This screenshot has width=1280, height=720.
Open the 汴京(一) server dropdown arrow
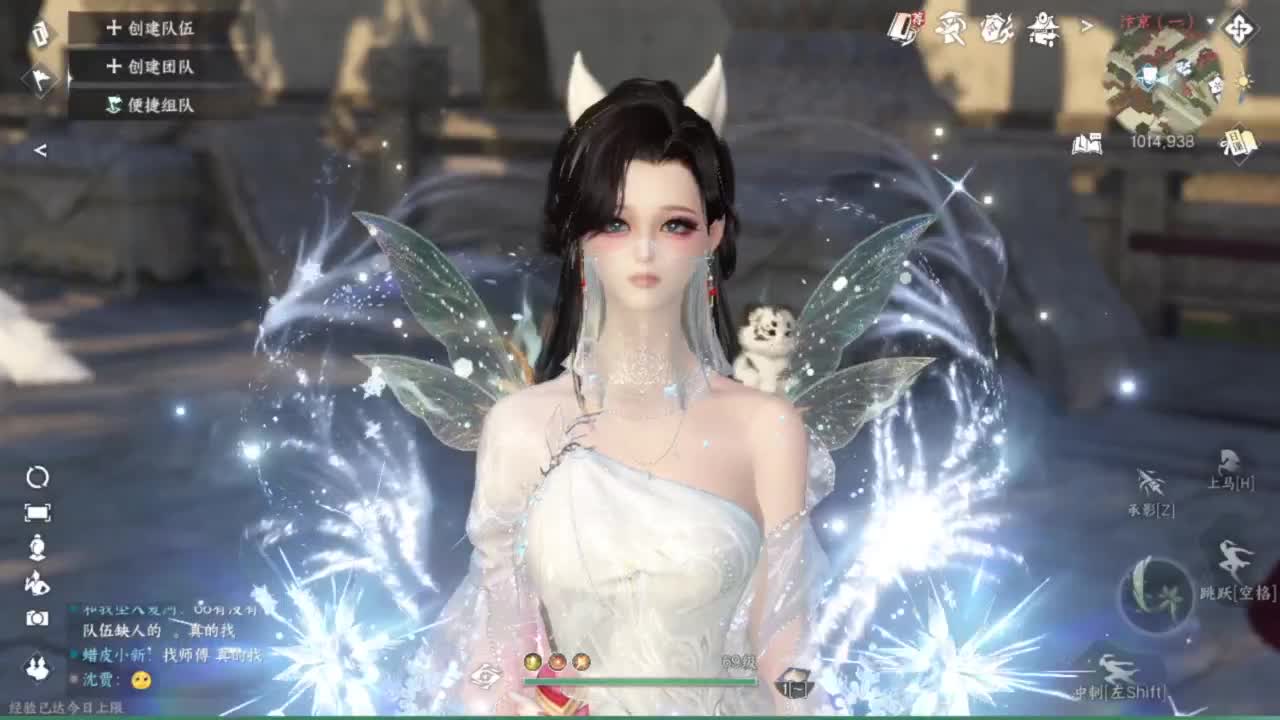pyautogui.click(x=1209, y=21)
